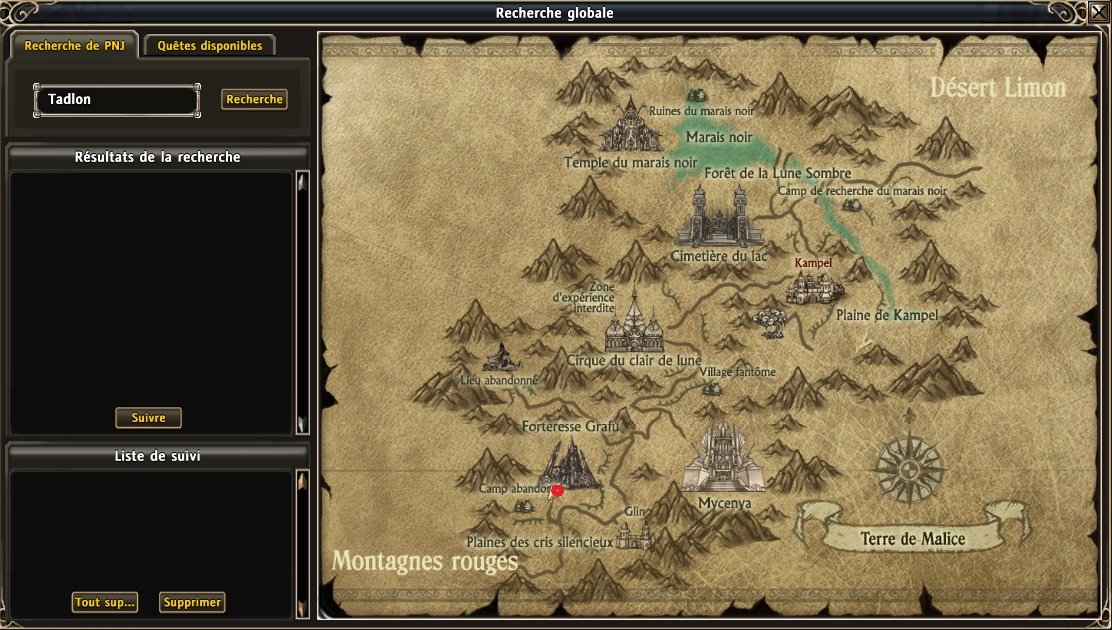Select Village fantôme on the map

714,387
